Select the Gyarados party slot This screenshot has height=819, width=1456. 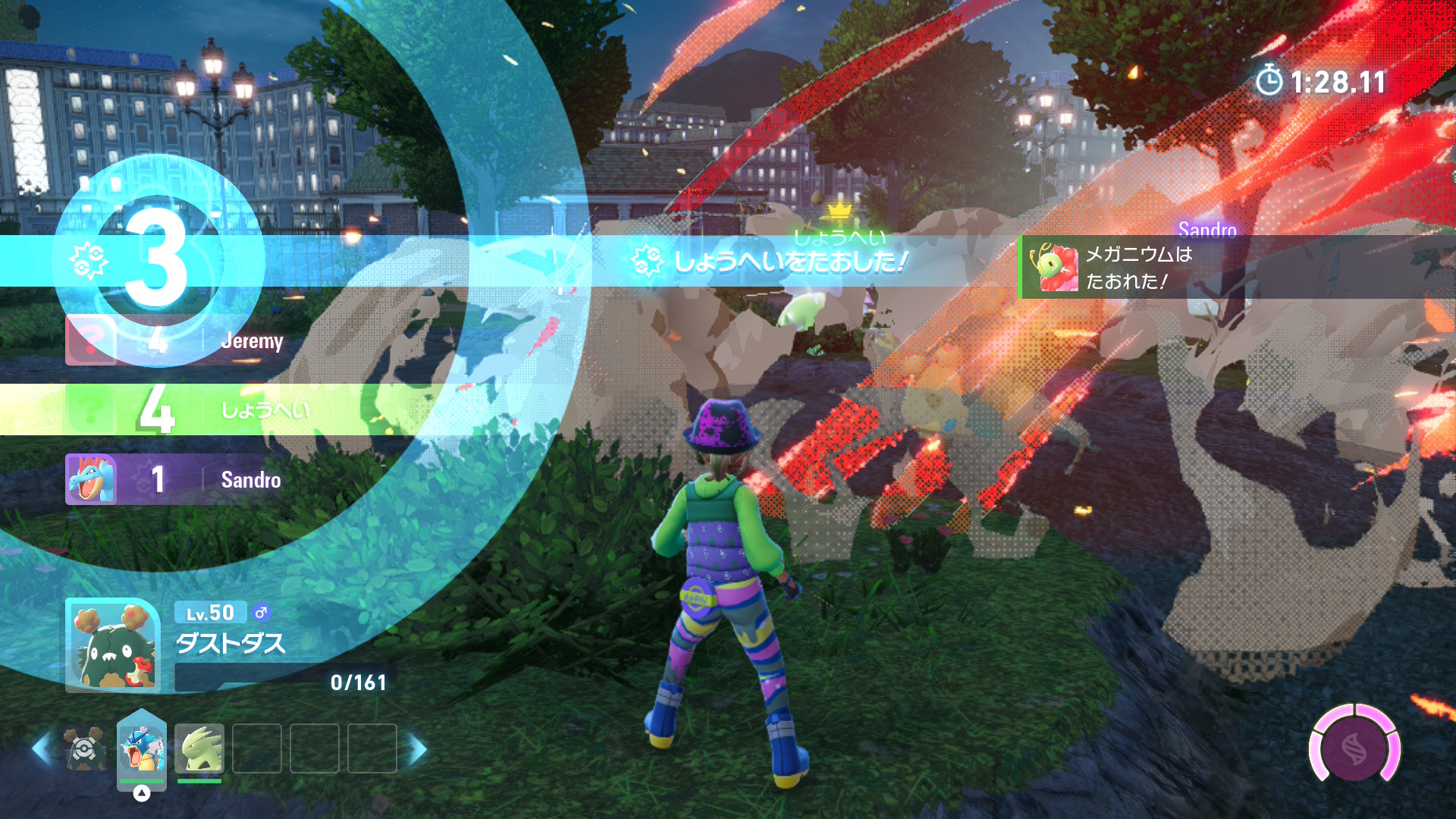coord(142,748)
